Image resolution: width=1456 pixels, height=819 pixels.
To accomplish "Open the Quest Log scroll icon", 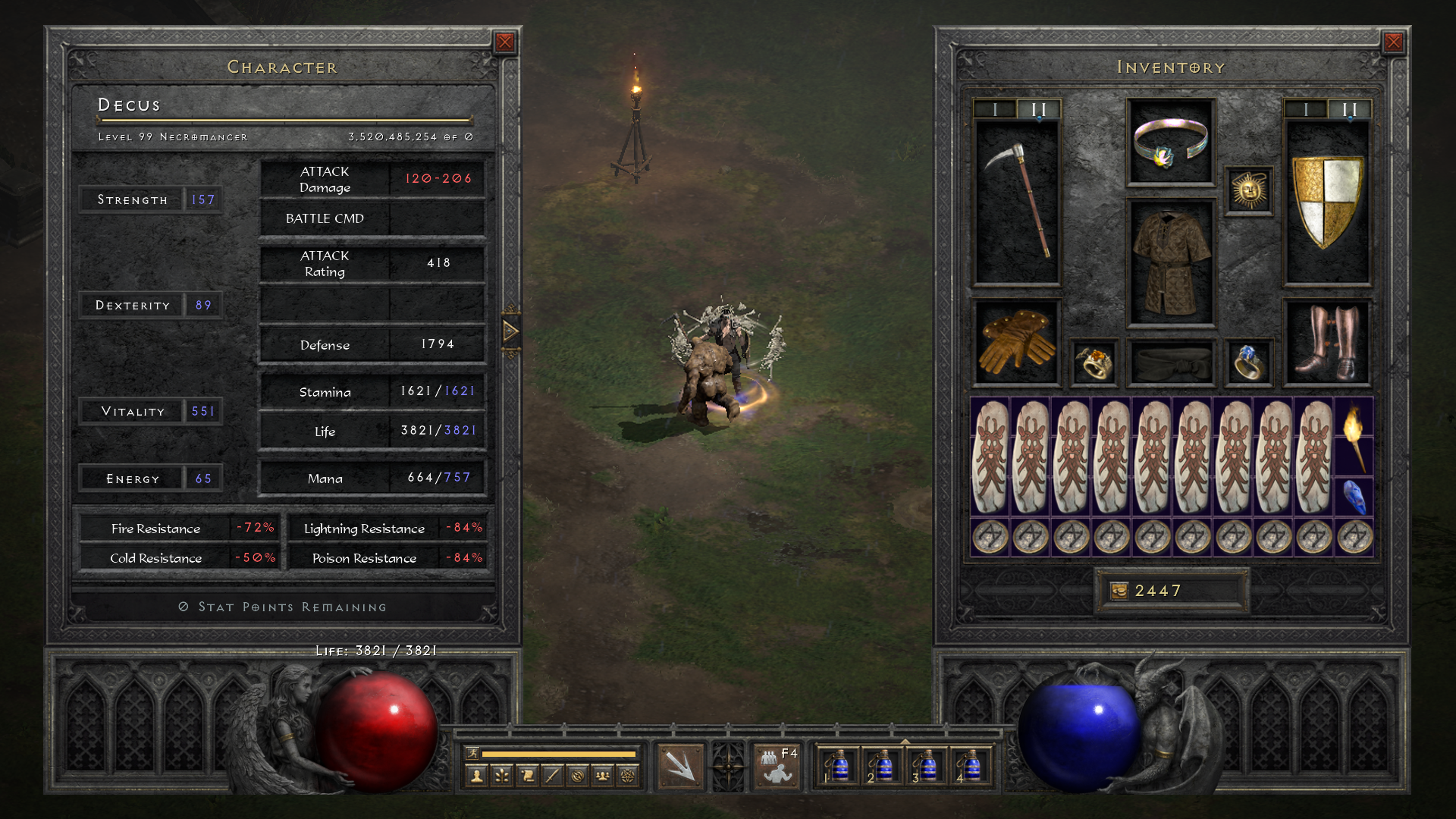I will tap(527, 773).
